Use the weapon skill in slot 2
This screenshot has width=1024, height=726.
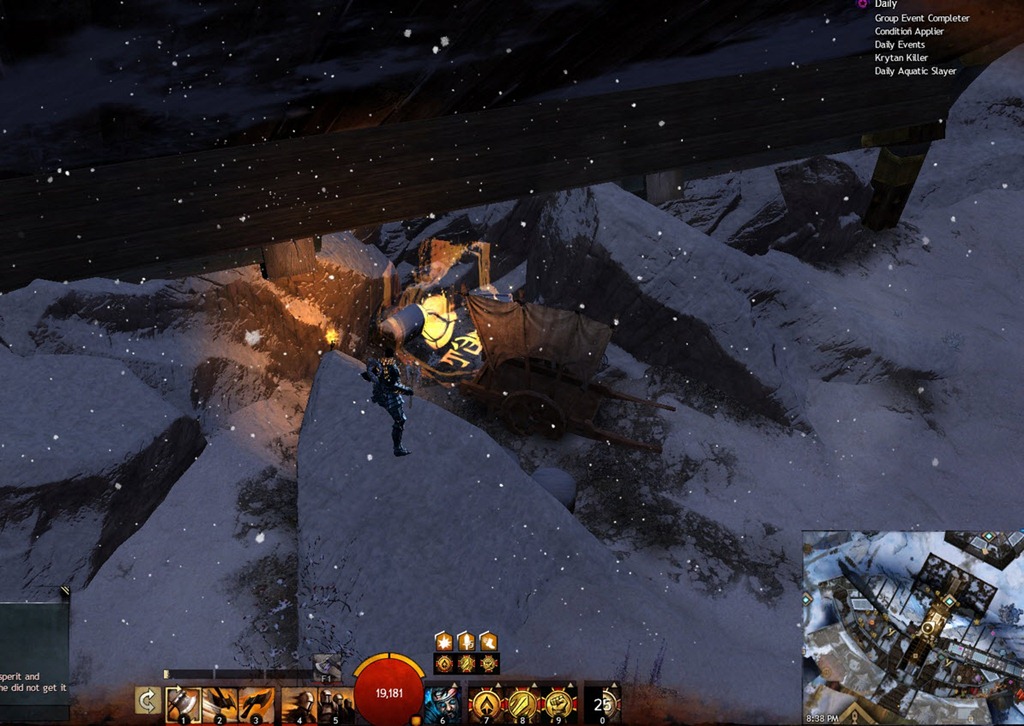tap(220, 703)
